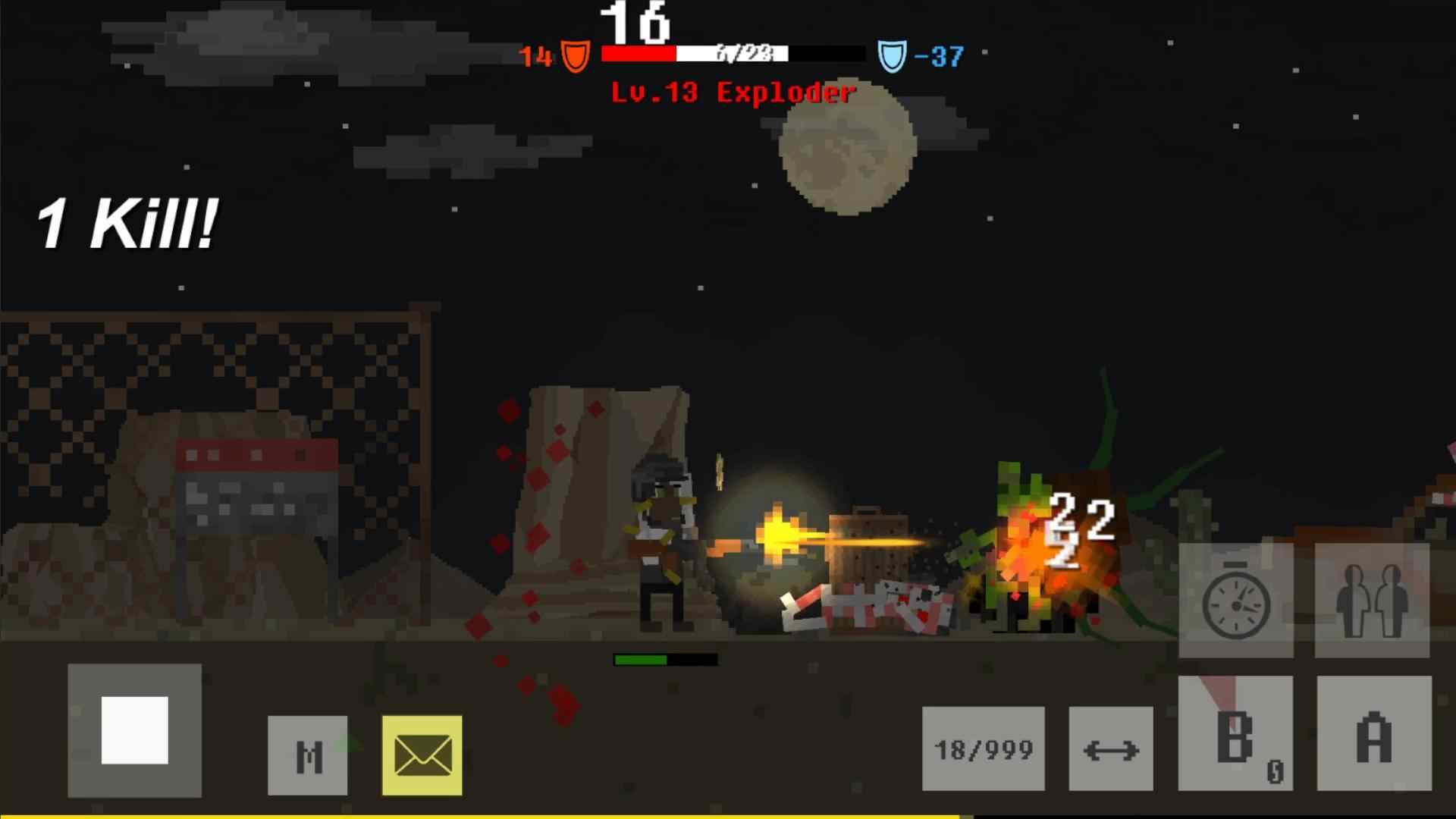The image size is (1456, 819).
Task: Tap the B action button
Action: coord(1235,734)
